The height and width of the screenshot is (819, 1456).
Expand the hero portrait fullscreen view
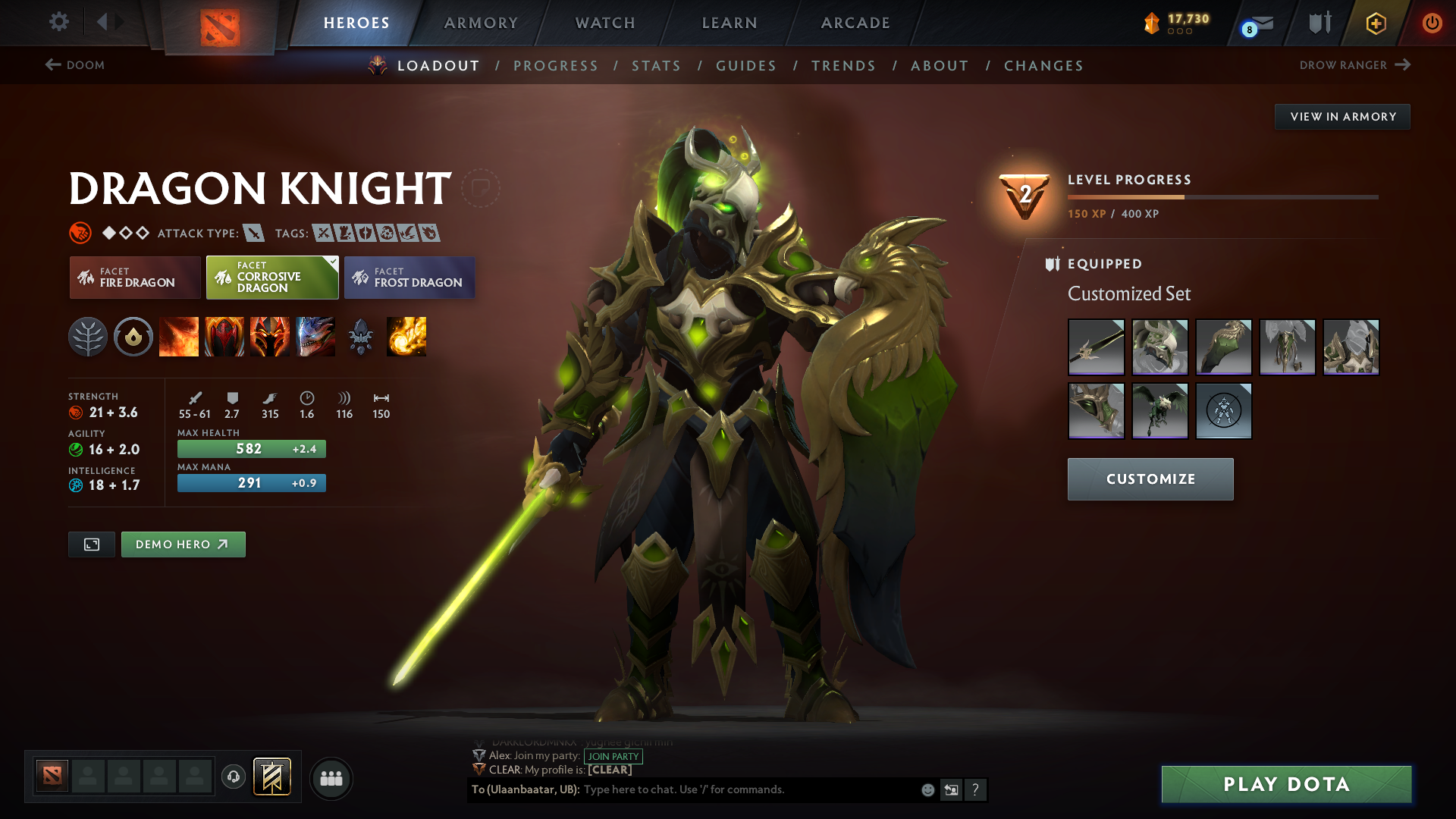(x=91, y=544)
